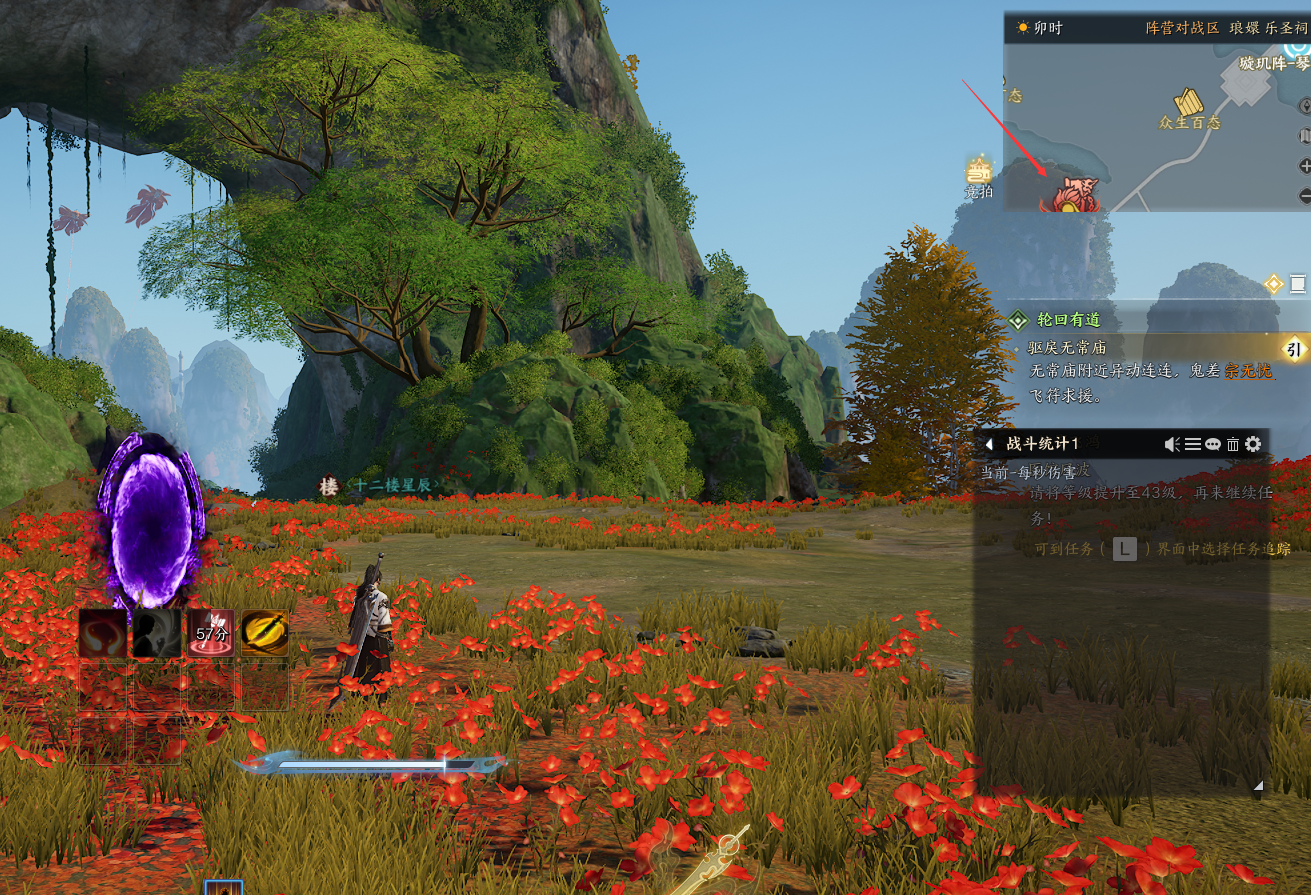Open the list menu in combat statistics bar
The height and width of the screenshot is (895, 1311).
(1193, 444)
